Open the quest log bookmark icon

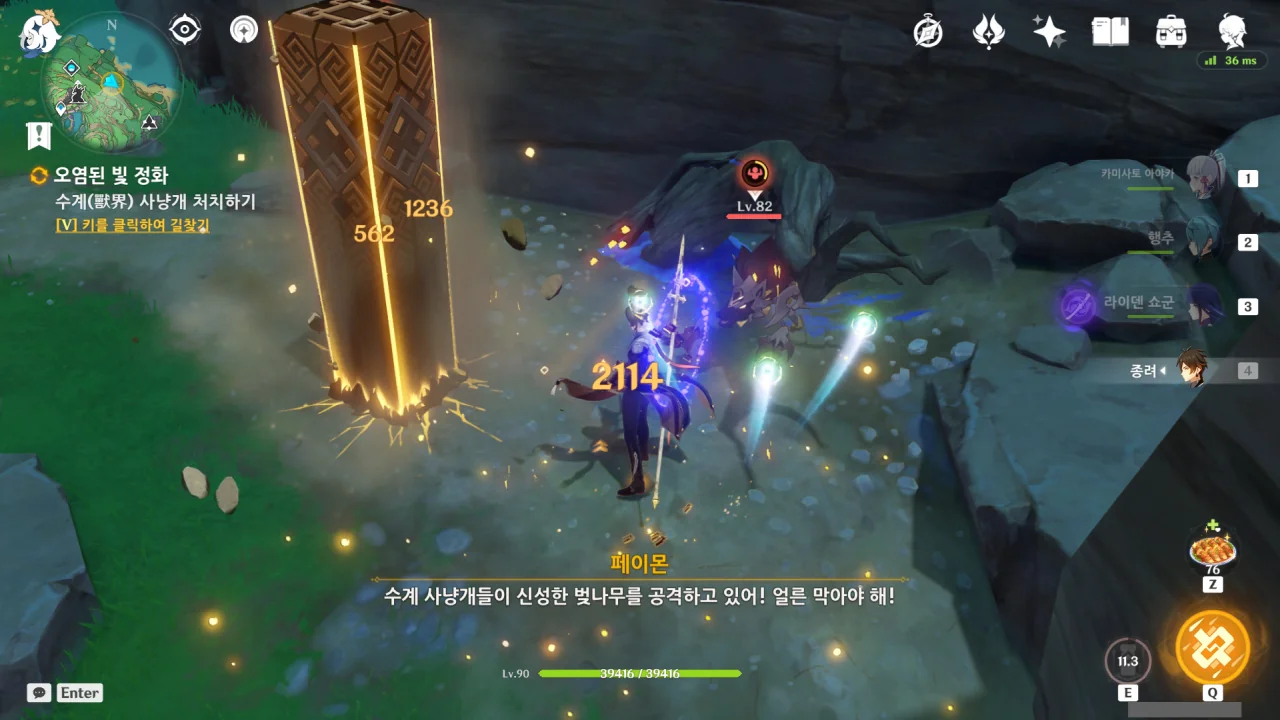[x=39, y=135]
